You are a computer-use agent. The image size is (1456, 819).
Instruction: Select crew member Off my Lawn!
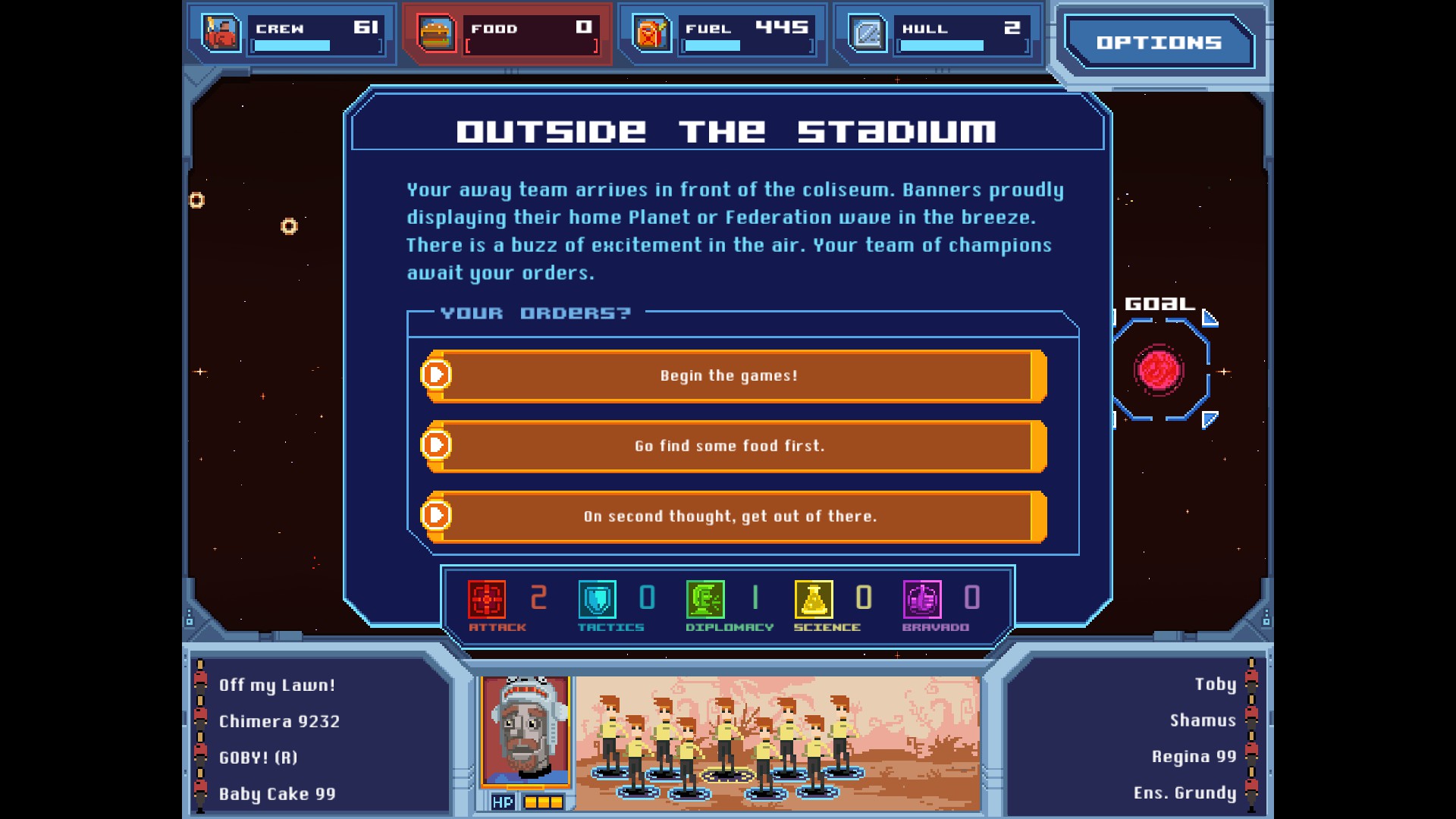click(x=276, y=684)
